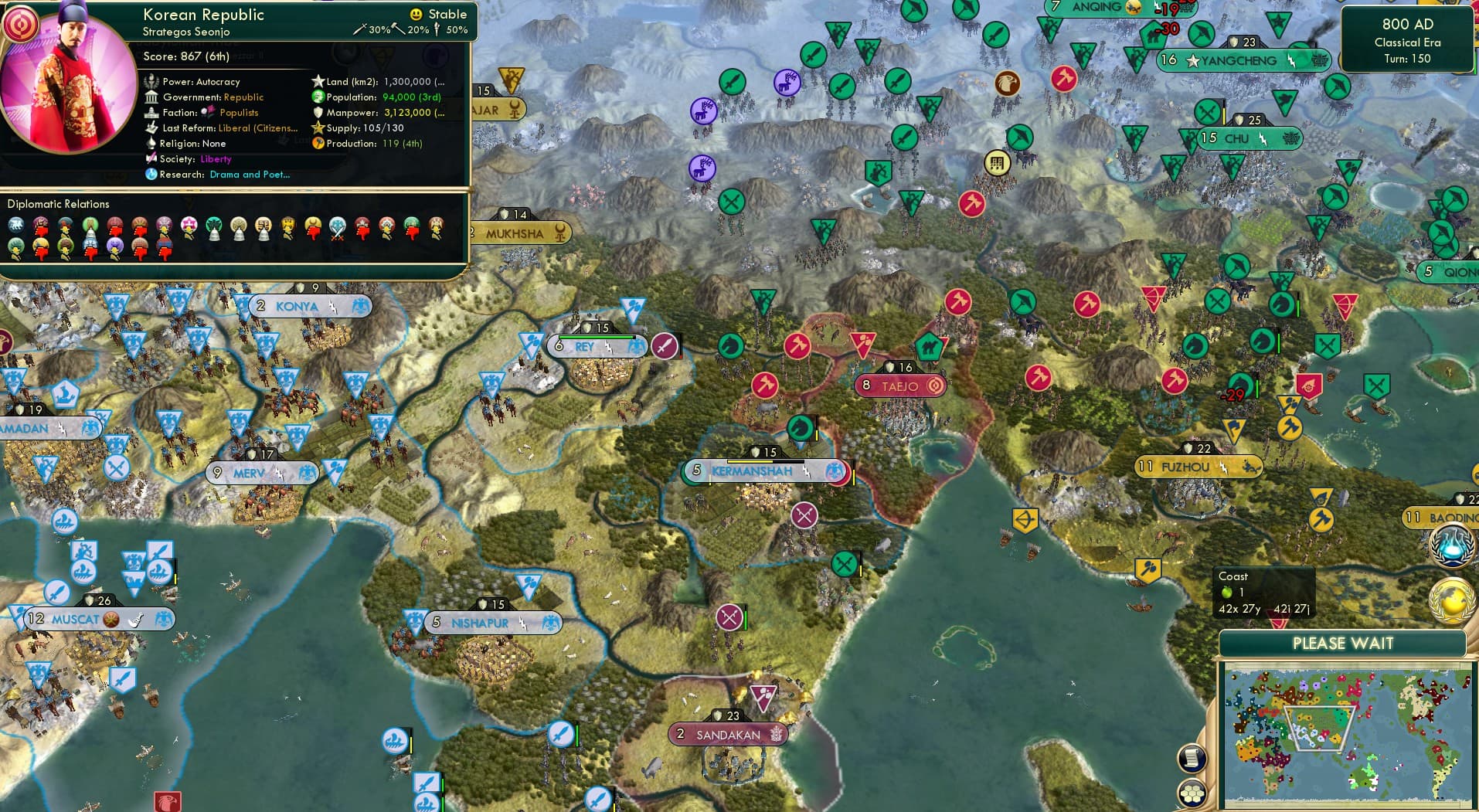Open the golden globe diplomacy icon

[x=1450, y=600]
